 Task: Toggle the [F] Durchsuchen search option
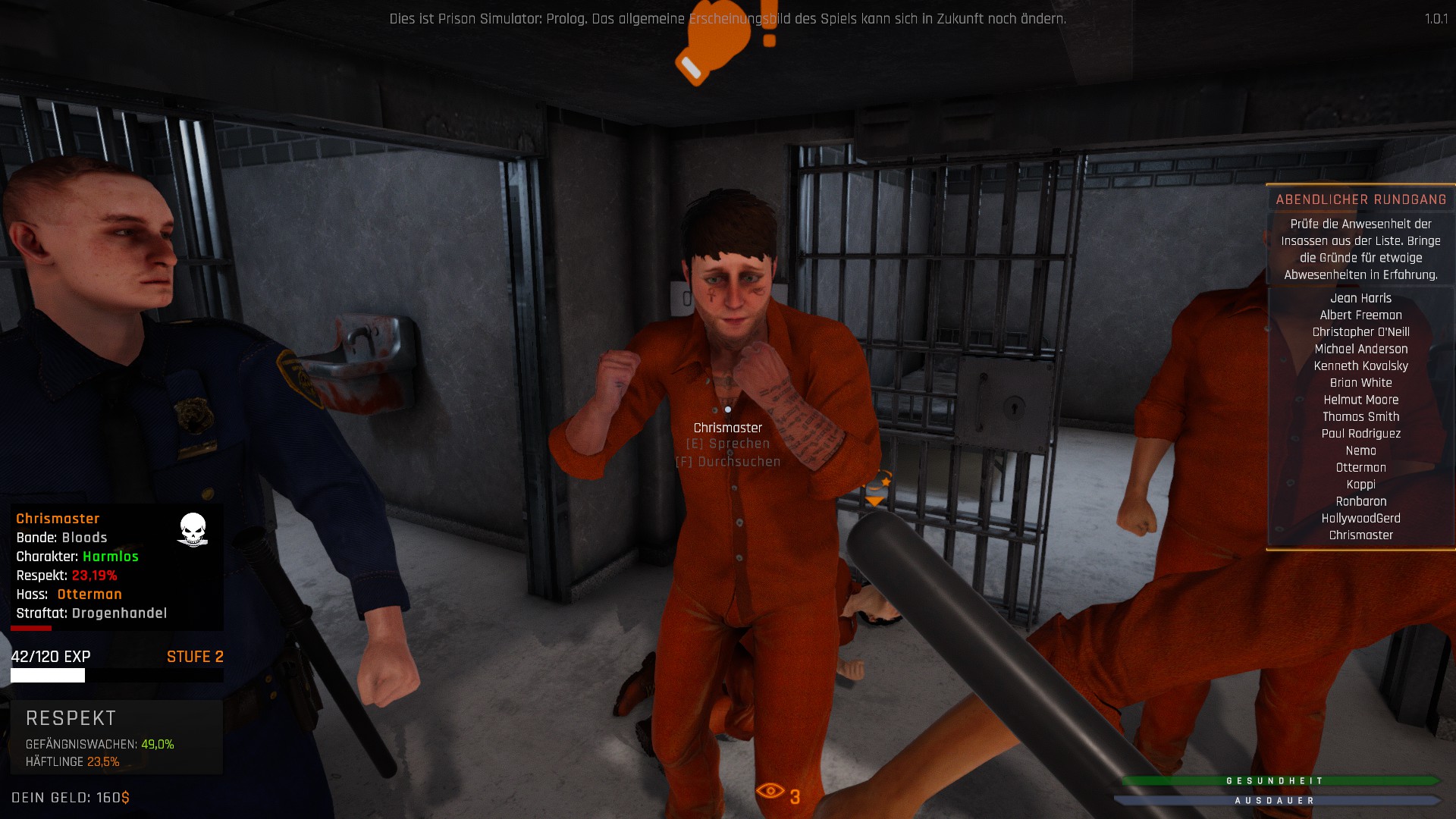[x=729, y=460]
